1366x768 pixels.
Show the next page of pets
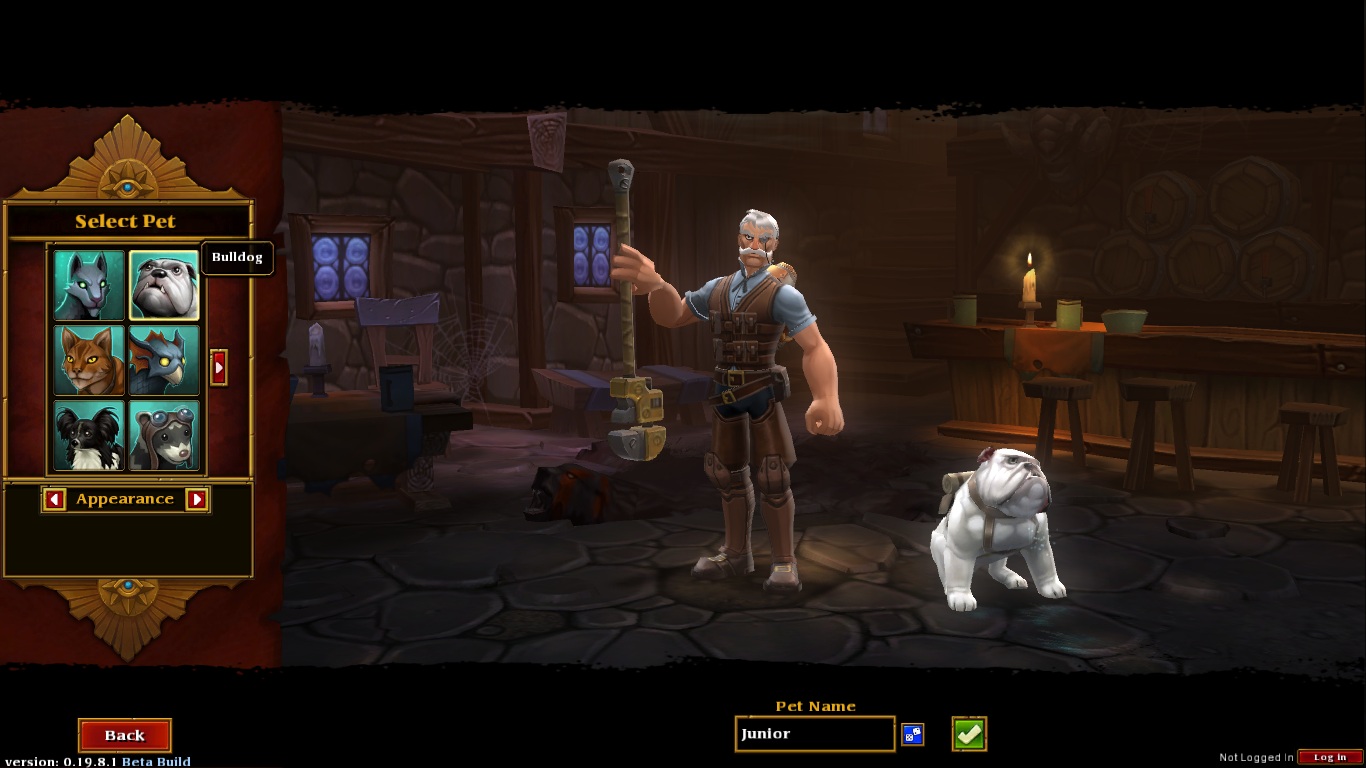click(x=219, y=367)
